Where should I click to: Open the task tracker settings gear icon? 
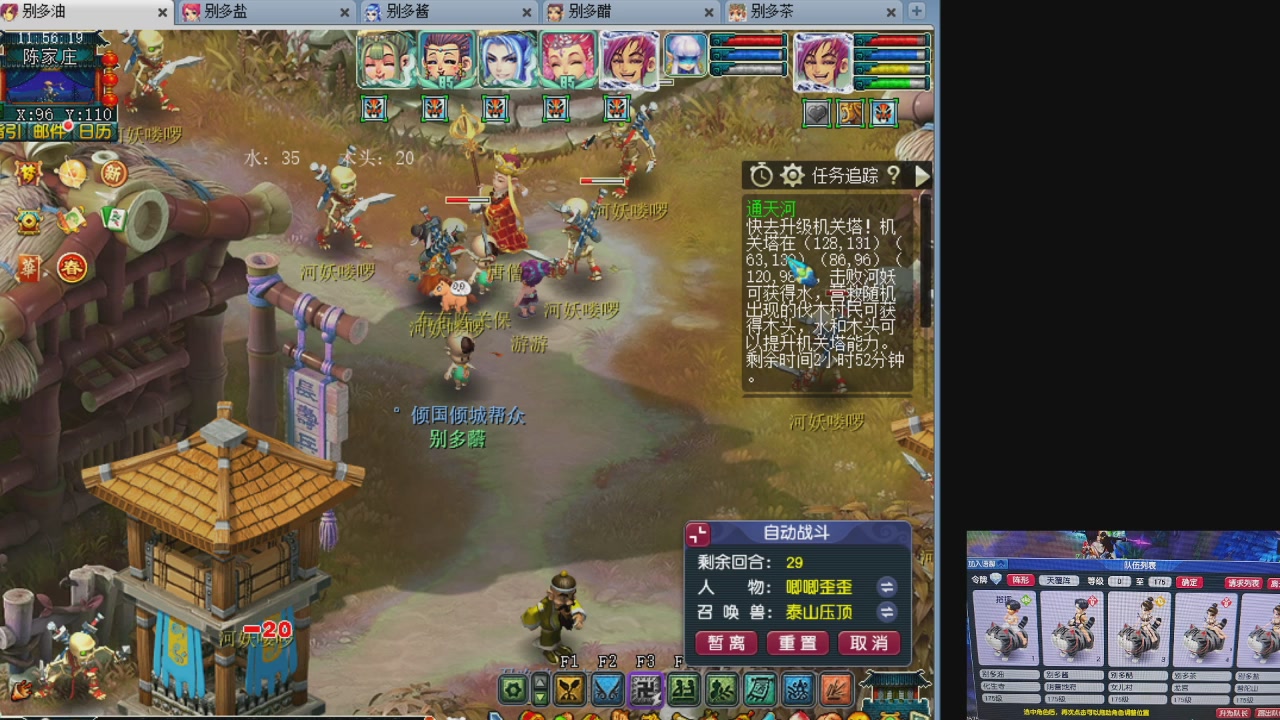pyautogui.click(x=794, y=175)
